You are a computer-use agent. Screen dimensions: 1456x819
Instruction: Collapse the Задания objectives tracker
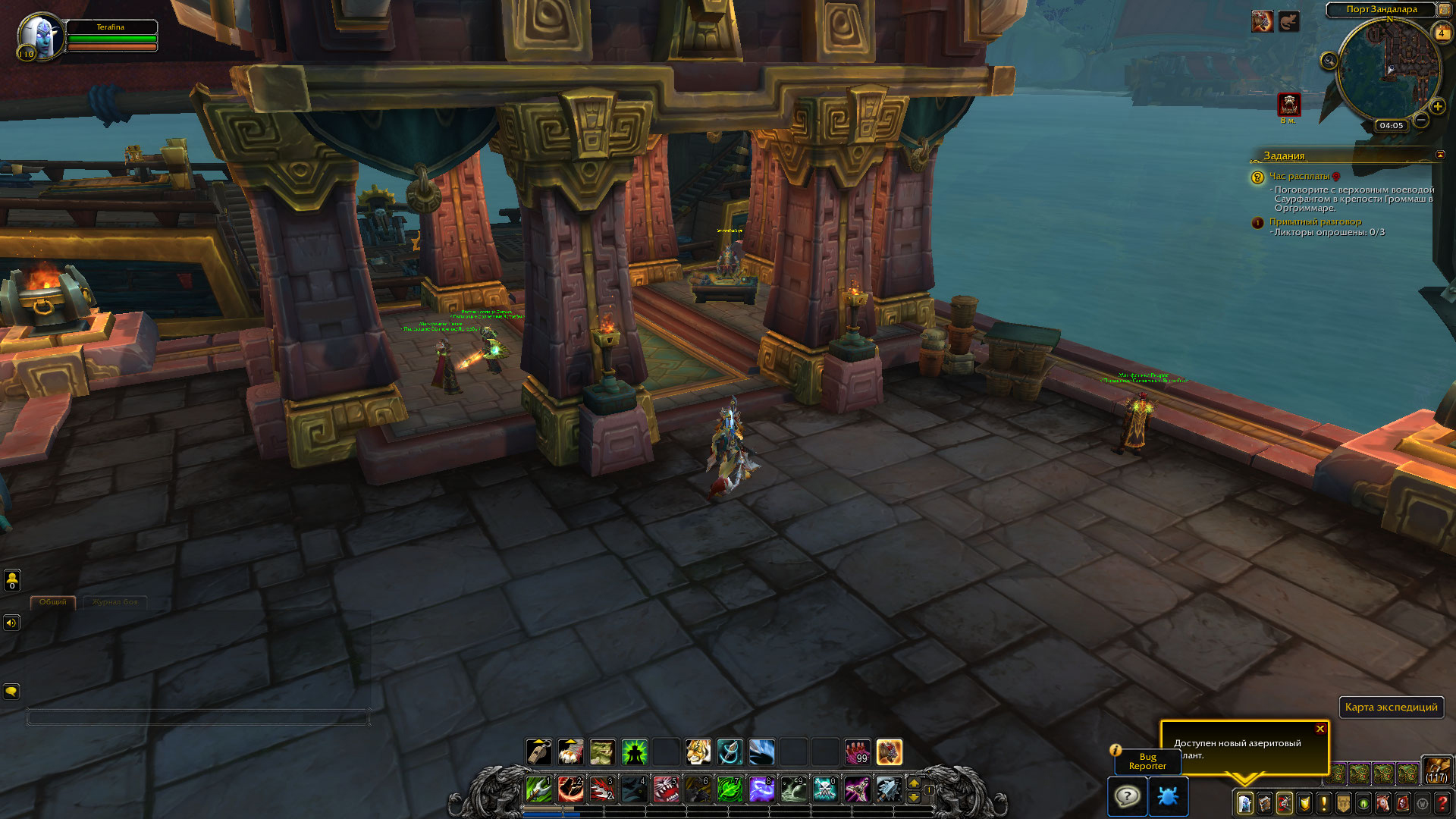click(1440, 155)
